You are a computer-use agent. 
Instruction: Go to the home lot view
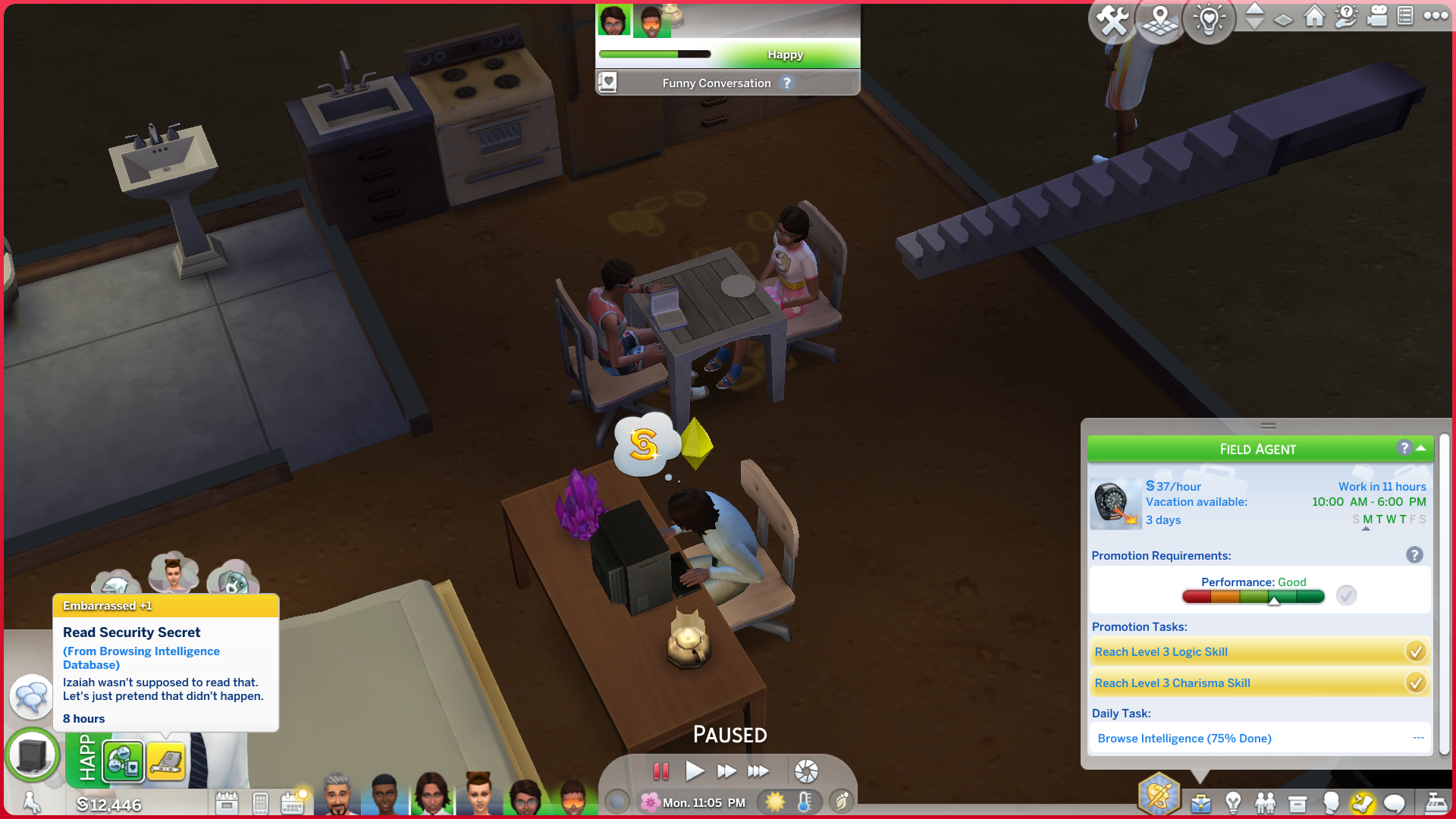[1315, 17]
